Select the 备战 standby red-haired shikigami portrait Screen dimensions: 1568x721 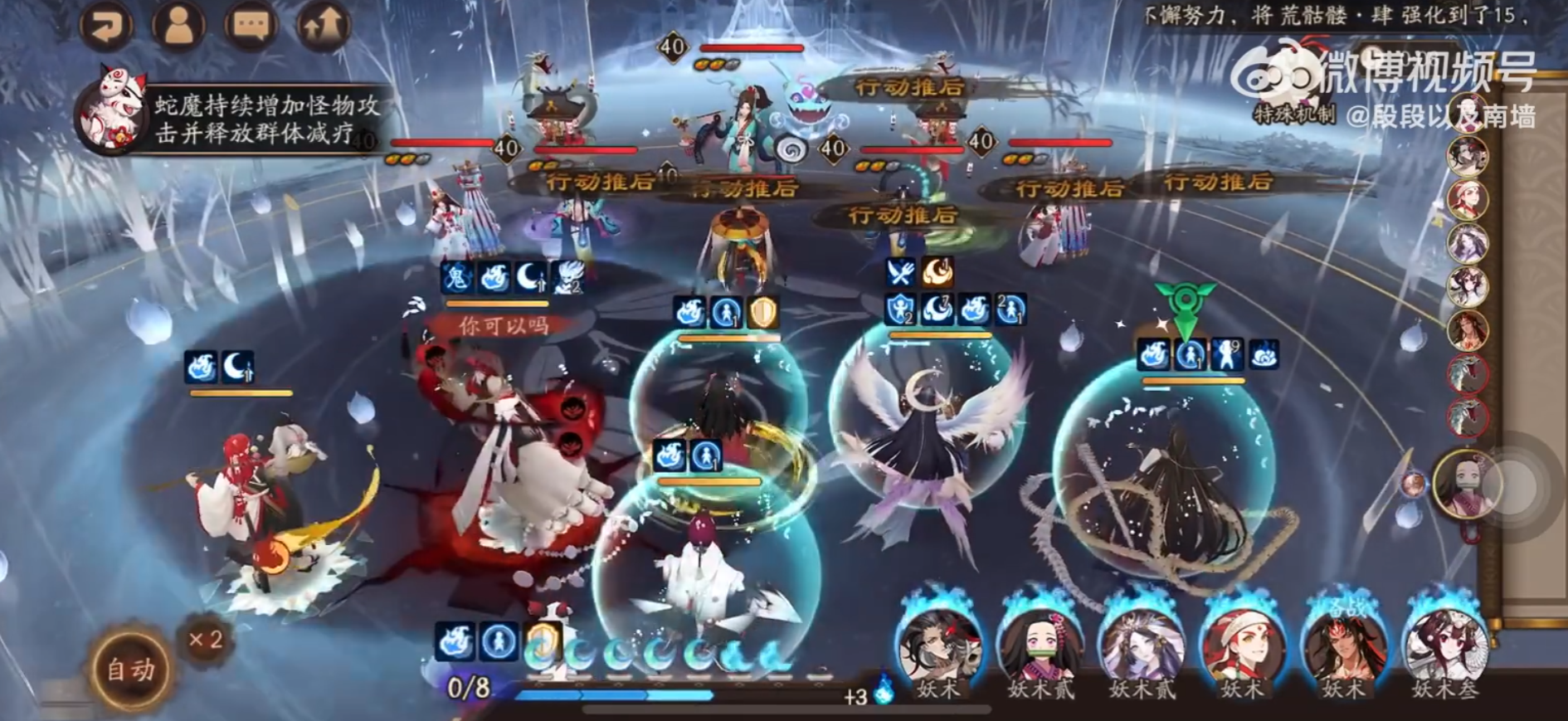click(1344, 647)
